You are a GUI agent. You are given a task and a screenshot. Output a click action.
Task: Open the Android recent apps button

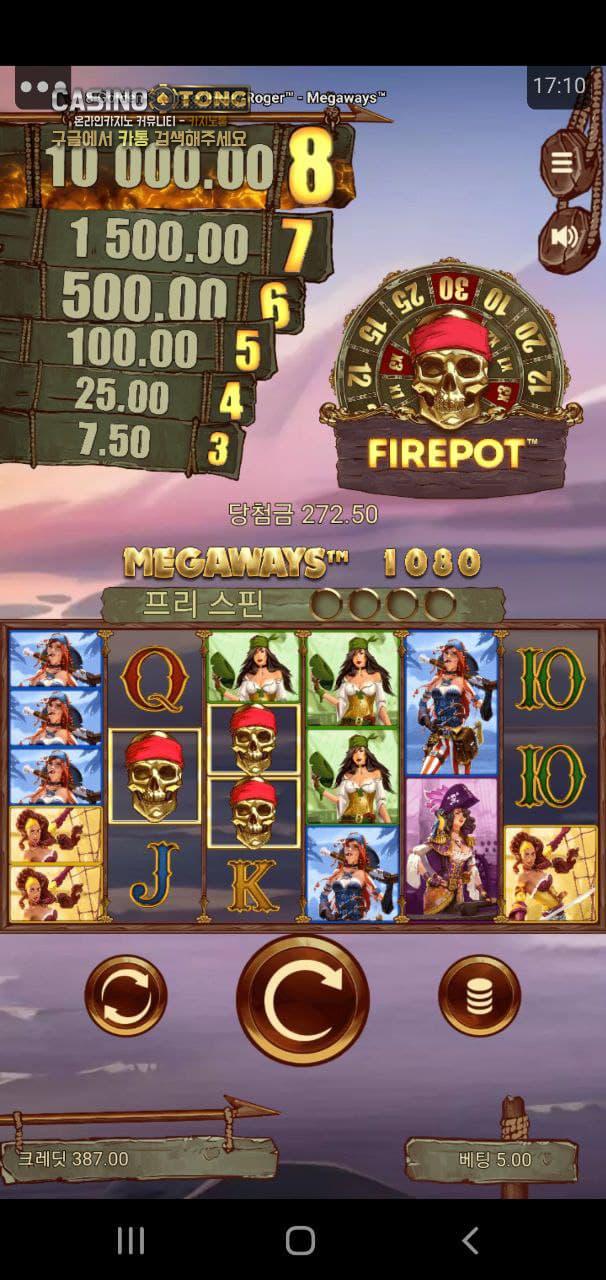click(x=131, y=1241)
